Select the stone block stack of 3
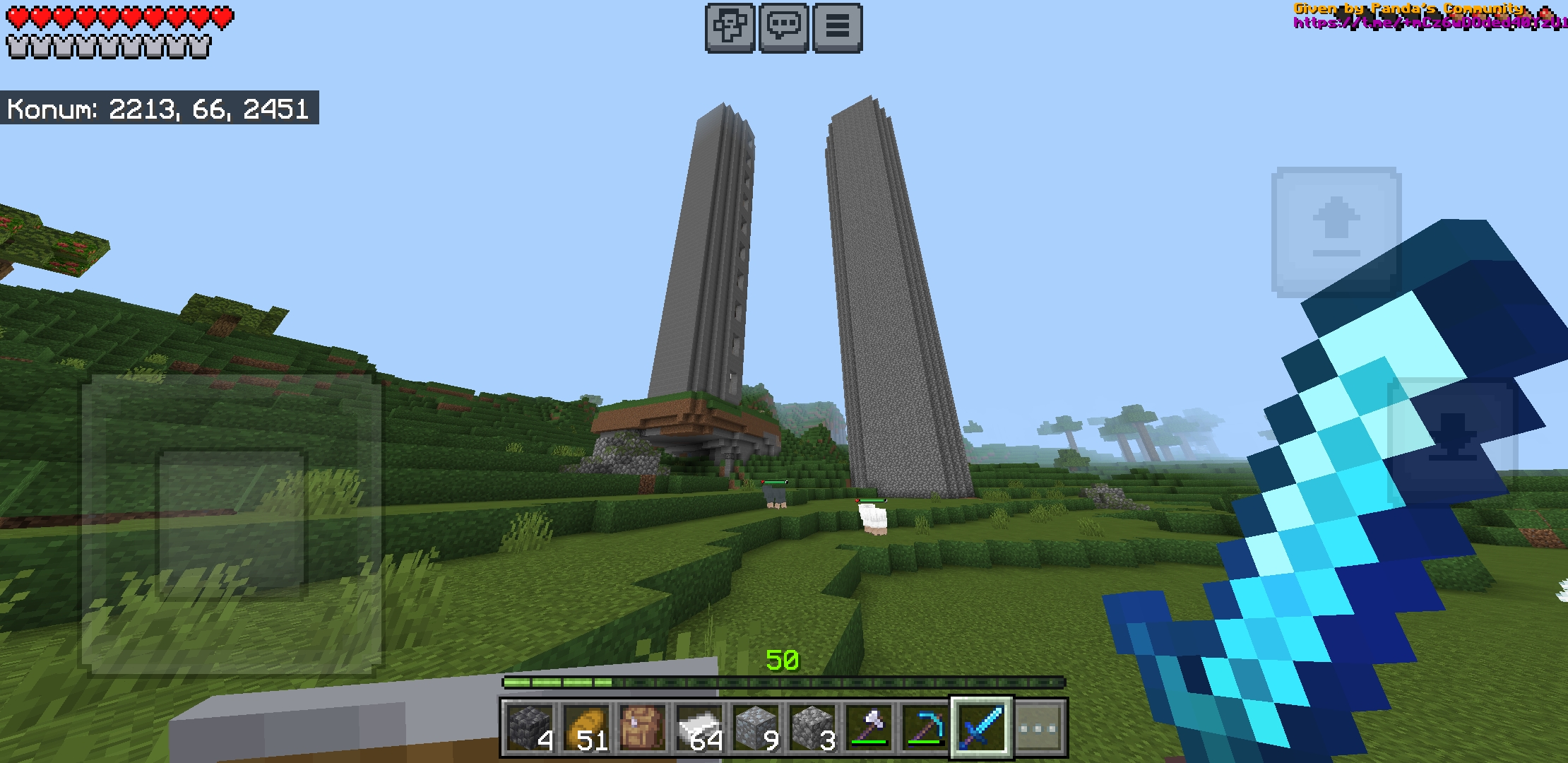Screen dimensions: 1568x763 812,728
